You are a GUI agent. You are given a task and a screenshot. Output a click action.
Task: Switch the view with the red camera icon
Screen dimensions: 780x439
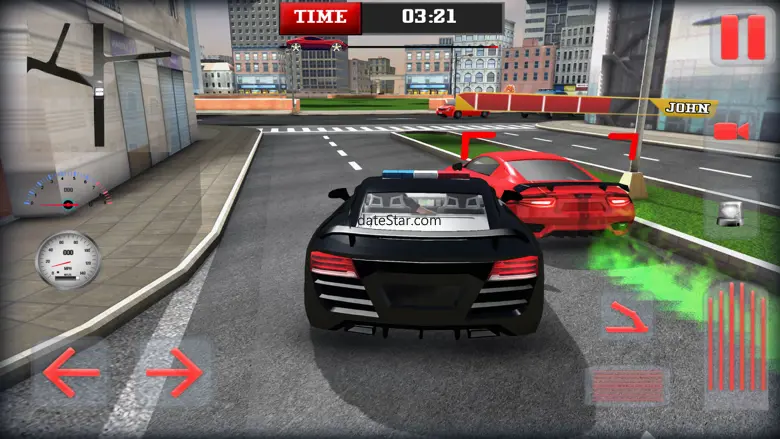point(731,131)
